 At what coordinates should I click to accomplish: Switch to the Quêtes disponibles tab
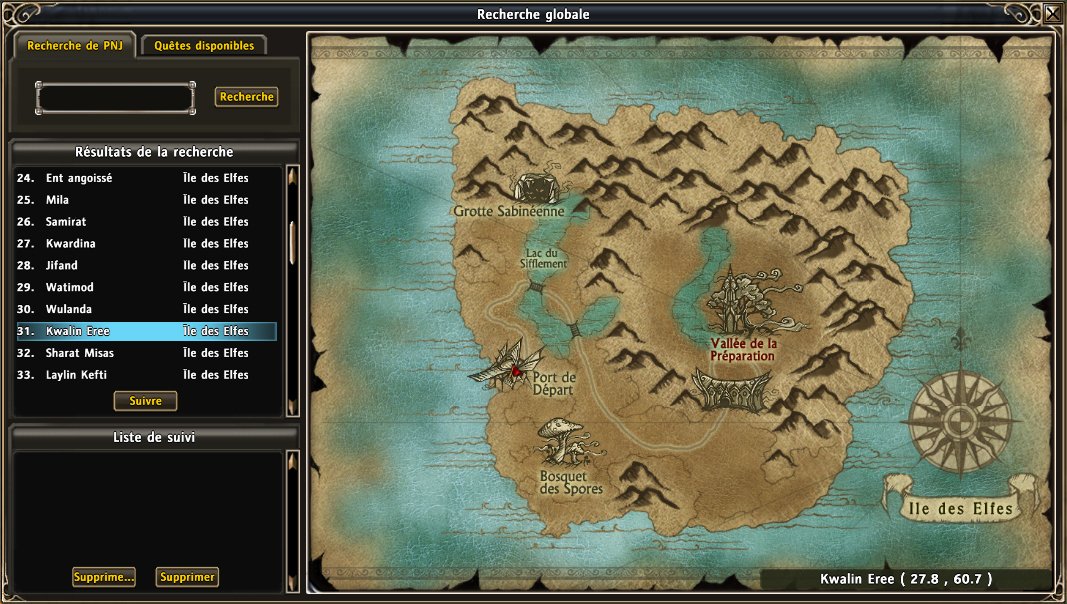(204, 46)
